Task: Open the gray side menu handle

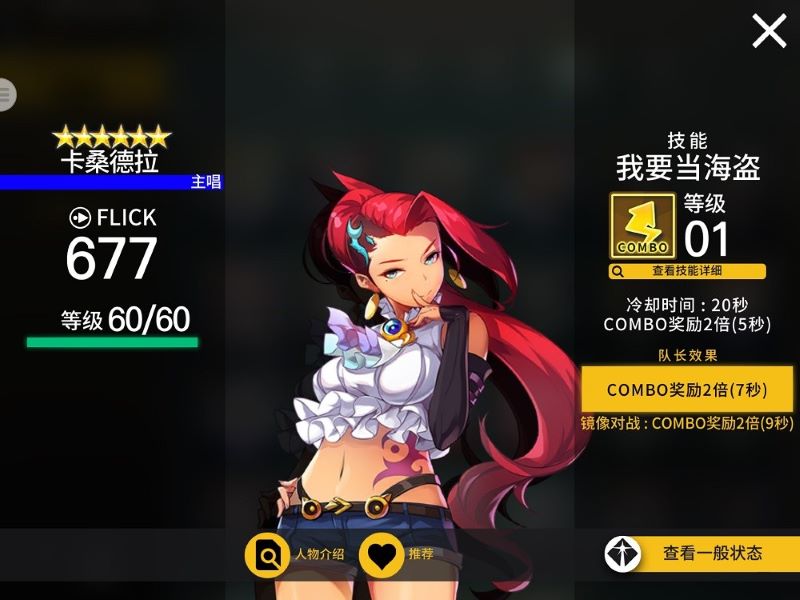Action: [7, 94]
